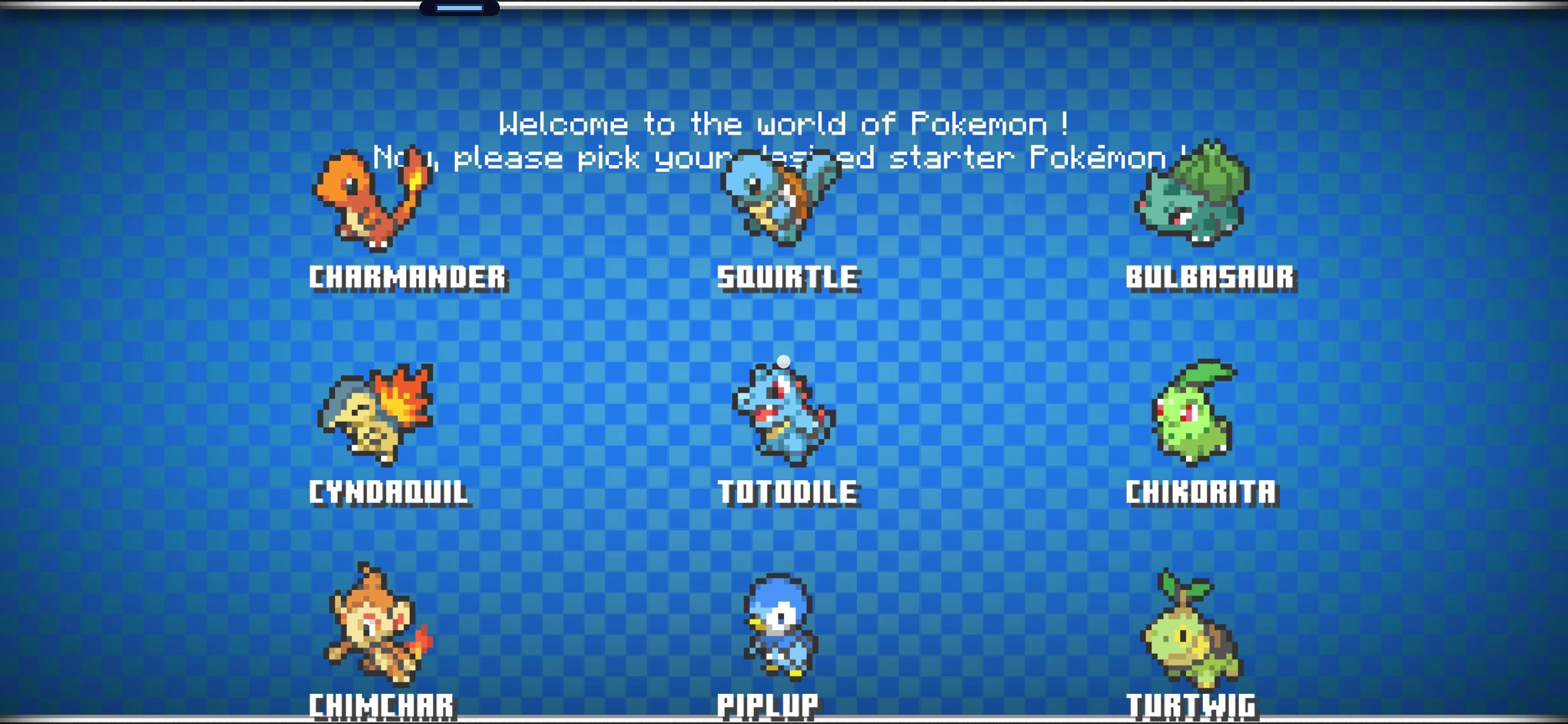Select the Piplup penguin sprite

[781, 627]
